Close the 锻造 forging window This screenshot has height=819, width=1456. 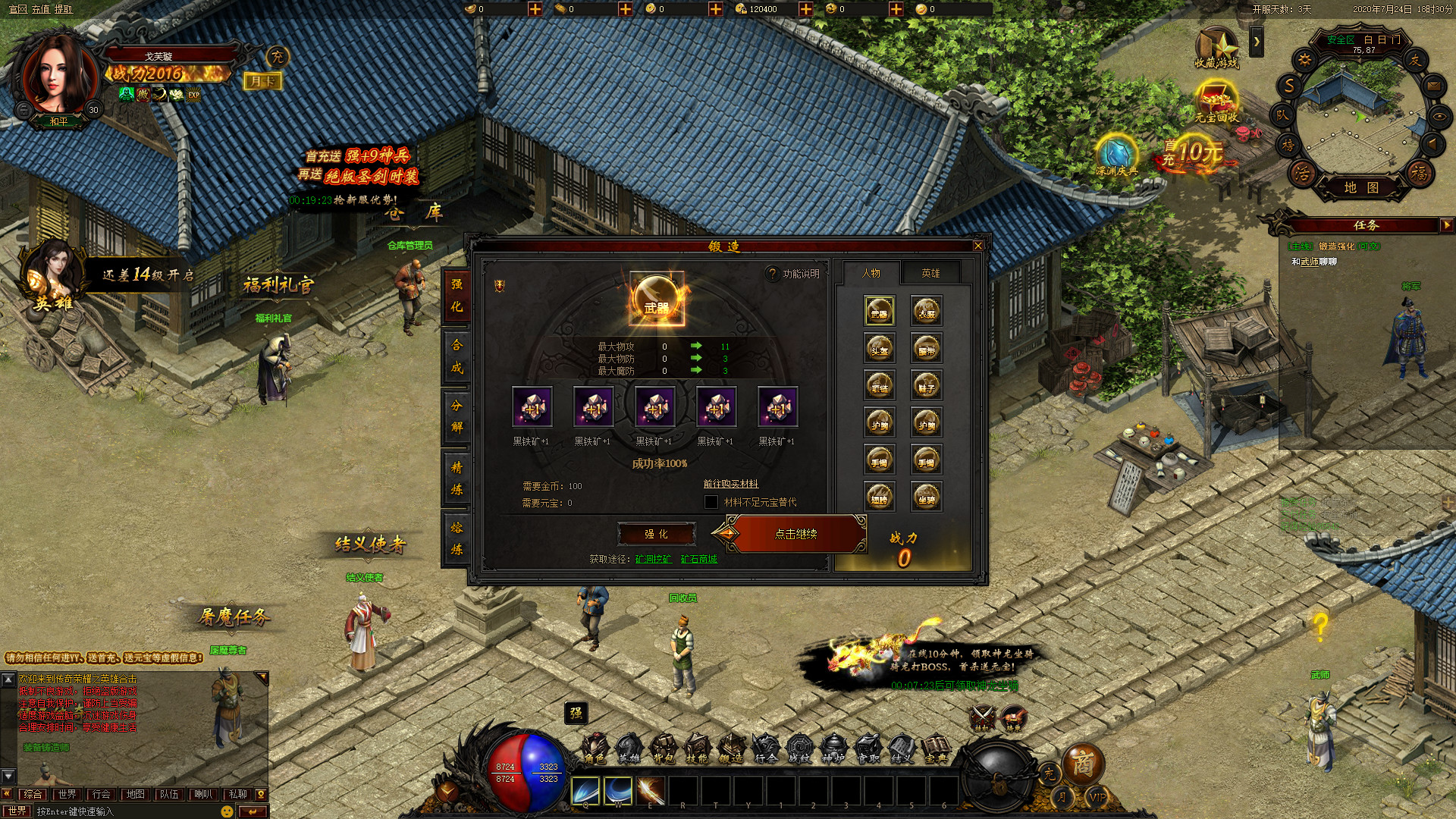pos(978,246)
